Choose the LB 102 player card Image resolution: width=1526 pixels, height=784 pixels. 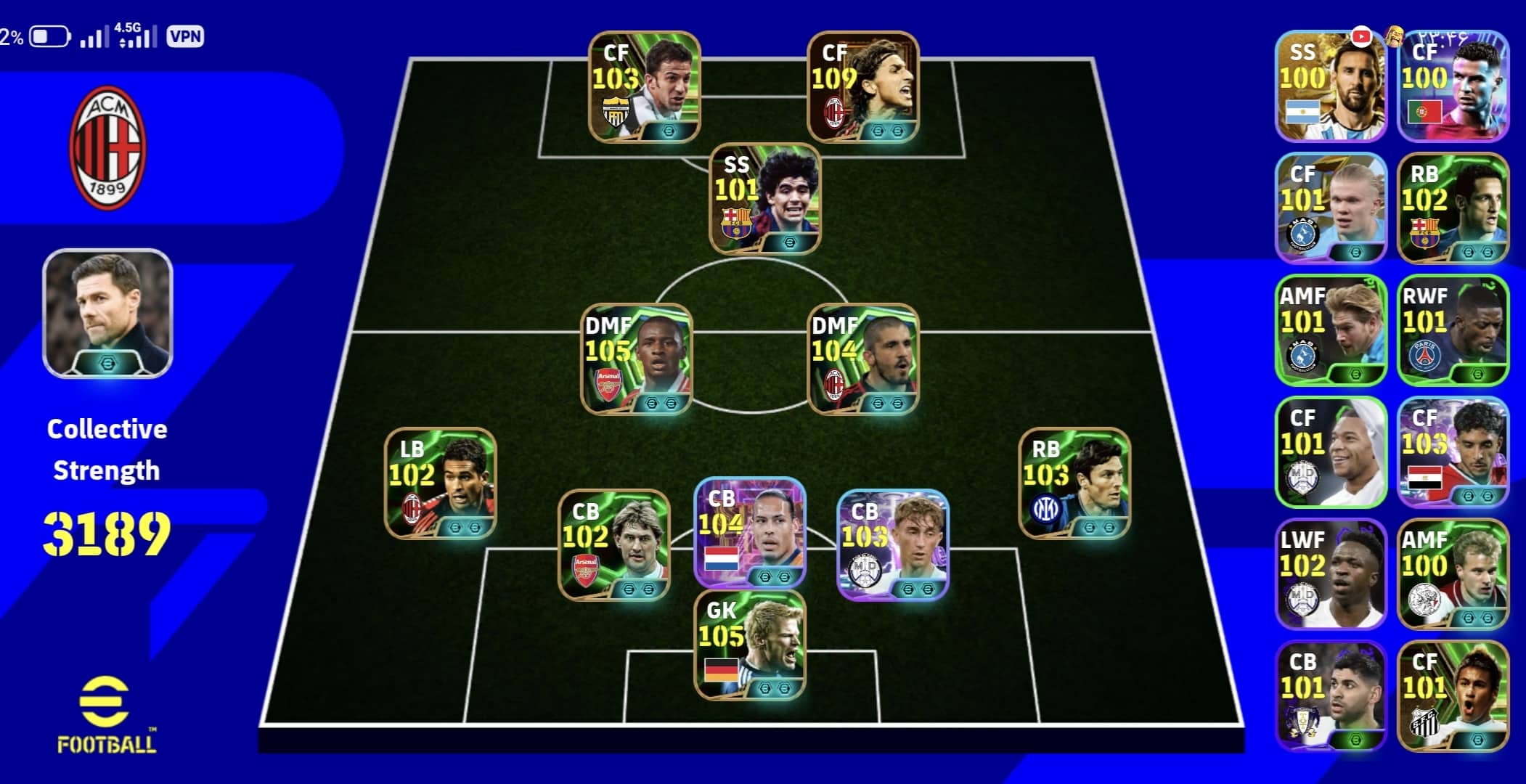point(440,483)
